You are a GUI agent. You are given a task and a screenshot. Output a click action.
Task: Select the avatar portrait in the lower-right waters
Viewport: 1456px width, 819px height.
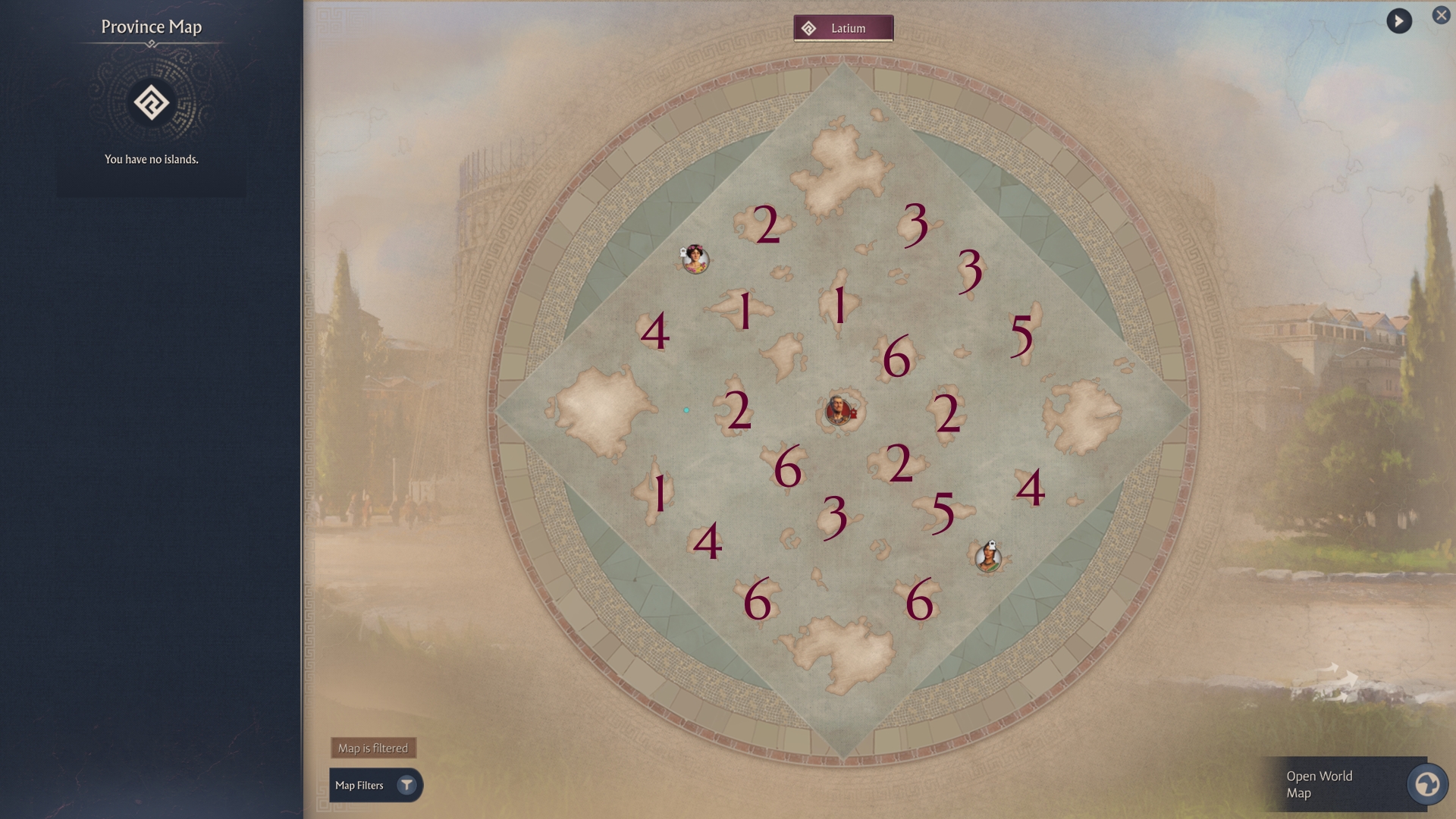tap(989, 559)
